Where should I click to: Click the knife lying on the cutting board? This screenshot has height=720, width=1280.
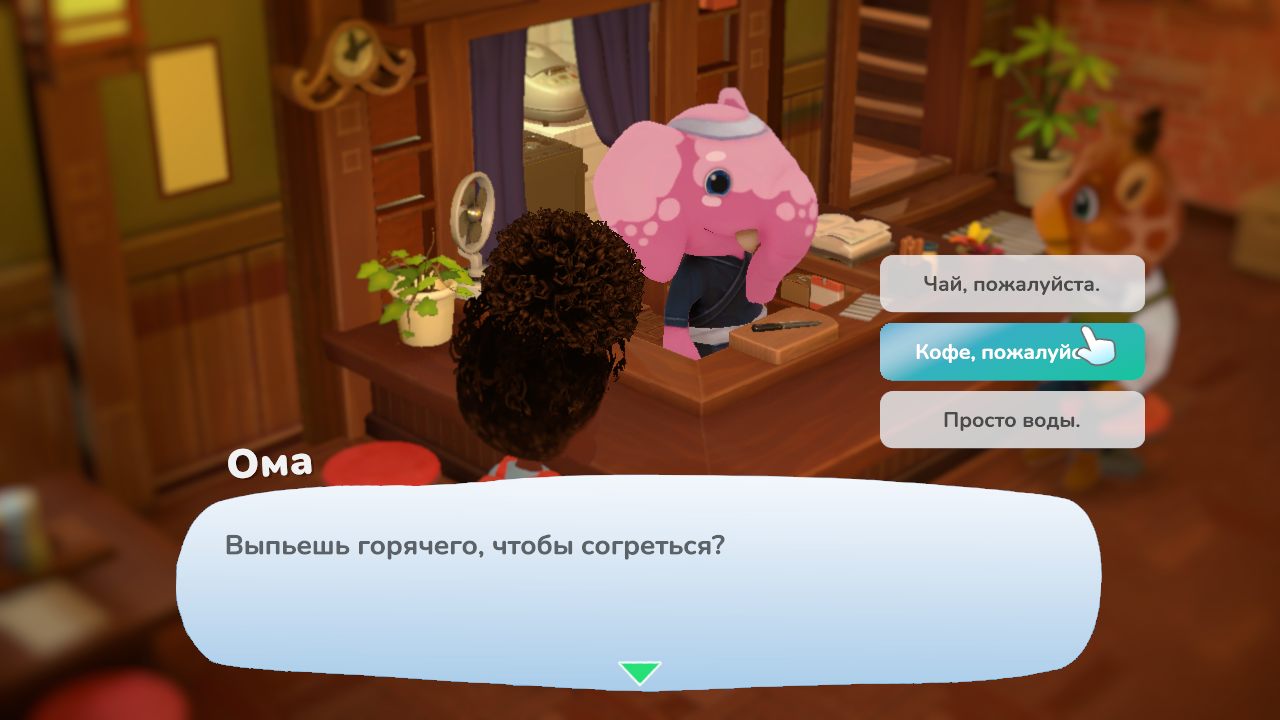click(785, 323)
